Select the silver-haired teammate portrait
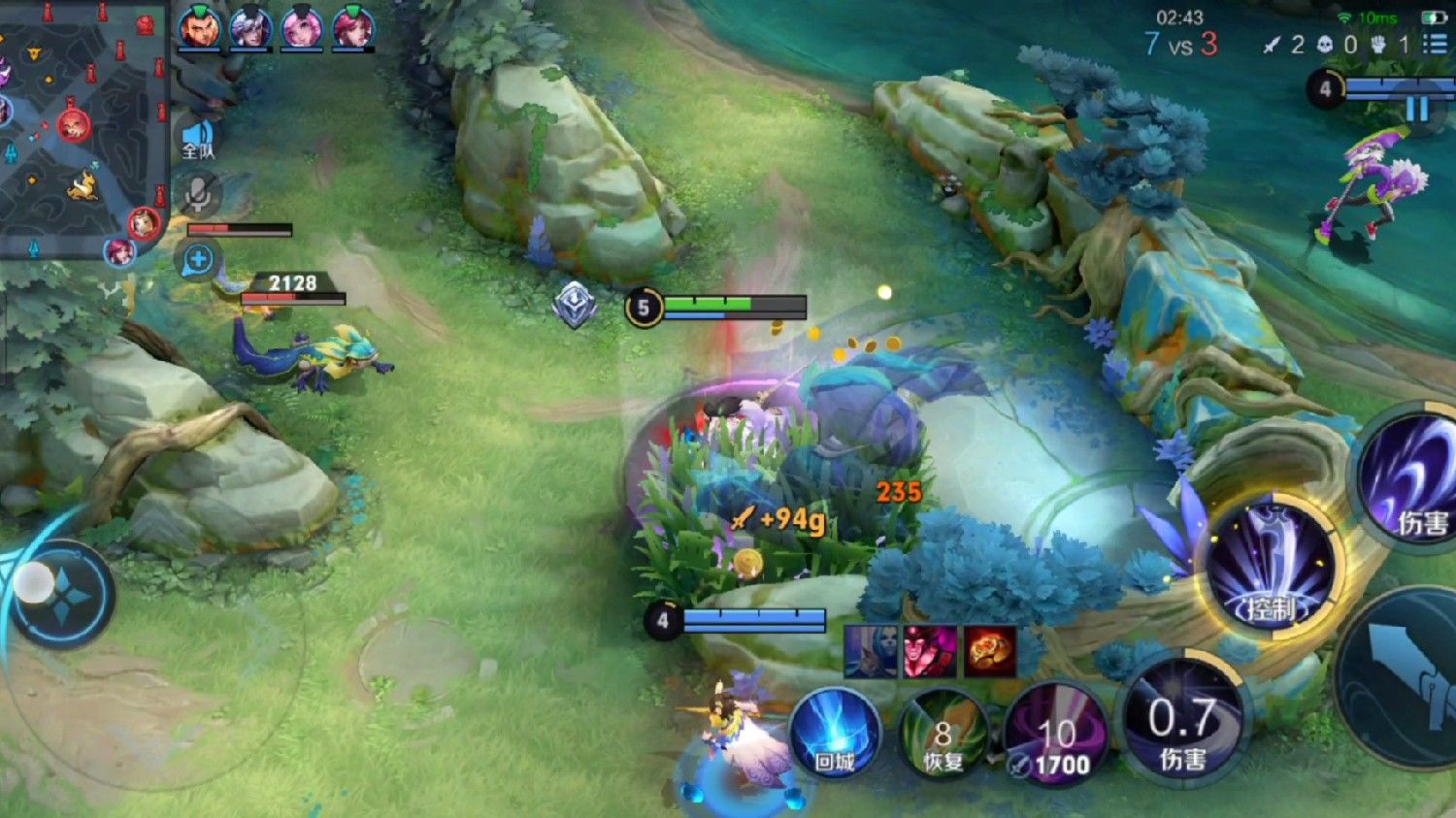This screenshot has width=1456, height=818. tap(249, 28)
